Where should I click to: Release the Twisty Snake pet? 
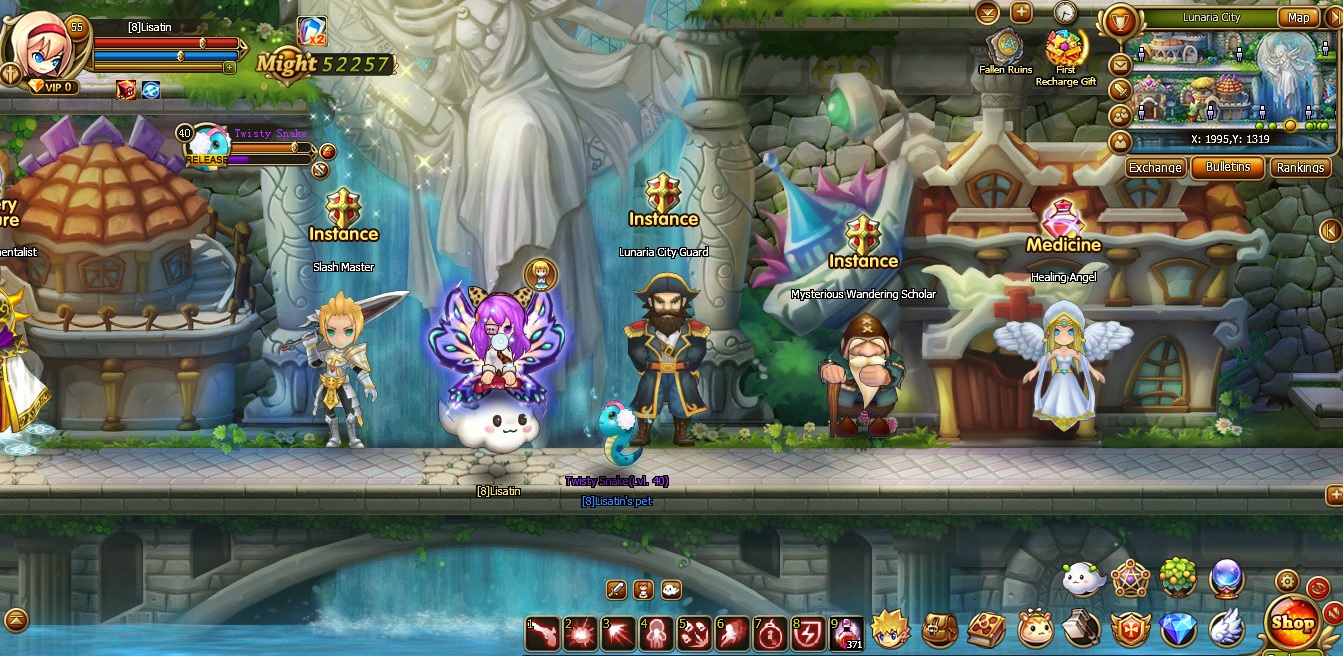pos(206,159)
